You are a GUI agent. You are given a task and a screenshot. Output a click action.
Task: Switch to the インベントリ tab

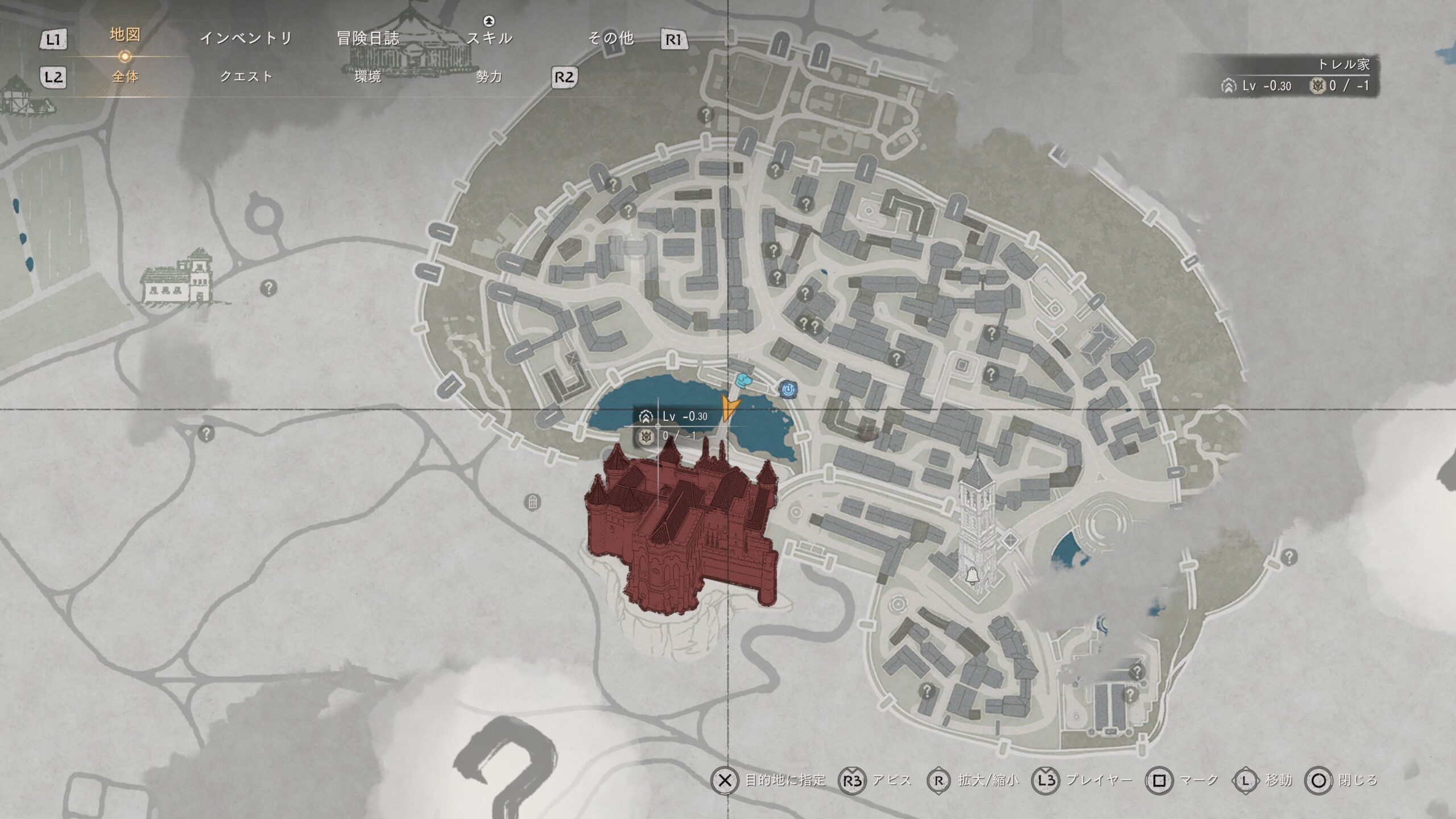(246, 38)
